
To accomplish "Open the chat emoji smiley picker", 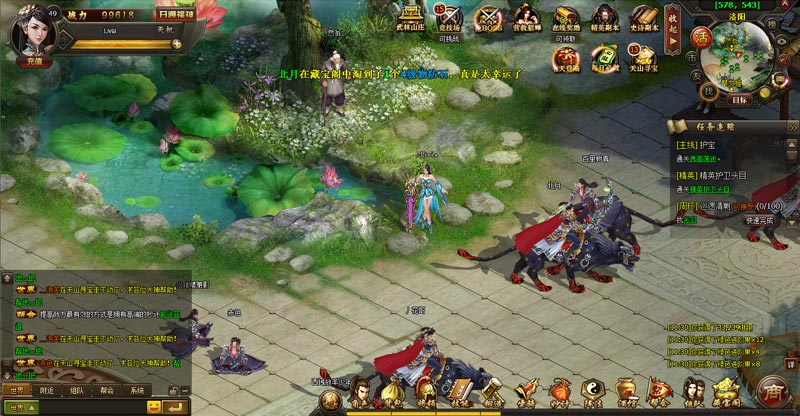I will 154,406.
